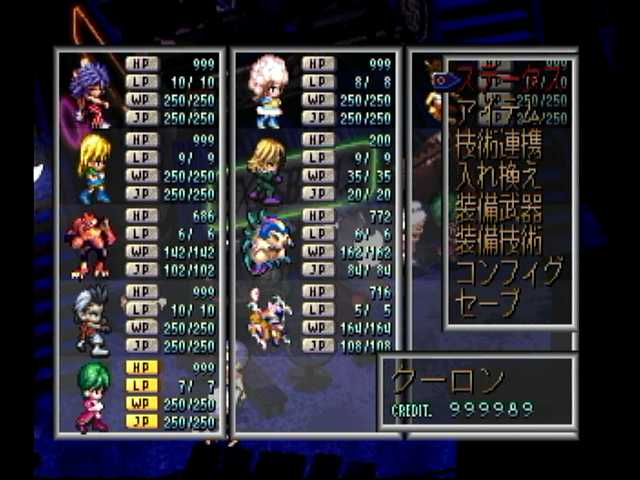Screen dimensions: 640x480
Task: Select the blue-maned character with 772 HP
Action: click(x=267, y=244)
